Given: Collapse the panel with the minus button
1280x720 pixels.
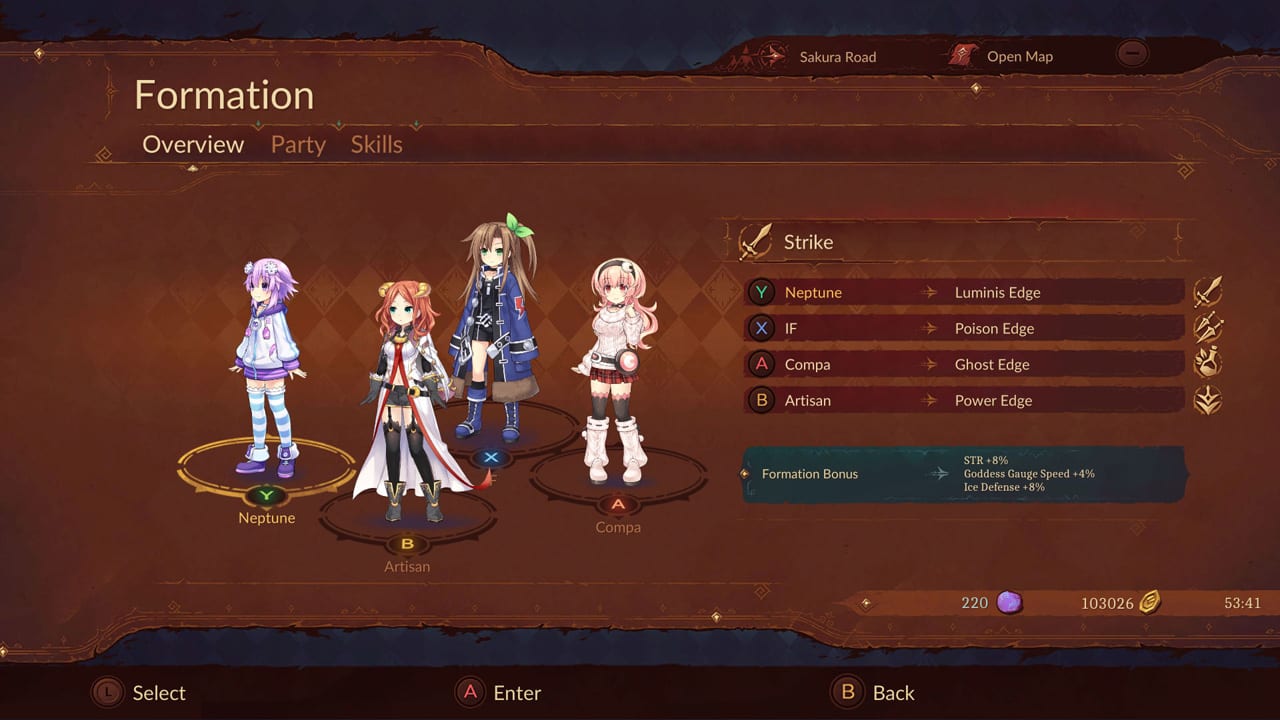Looking at the screenshot, I should pos(1132,53).
